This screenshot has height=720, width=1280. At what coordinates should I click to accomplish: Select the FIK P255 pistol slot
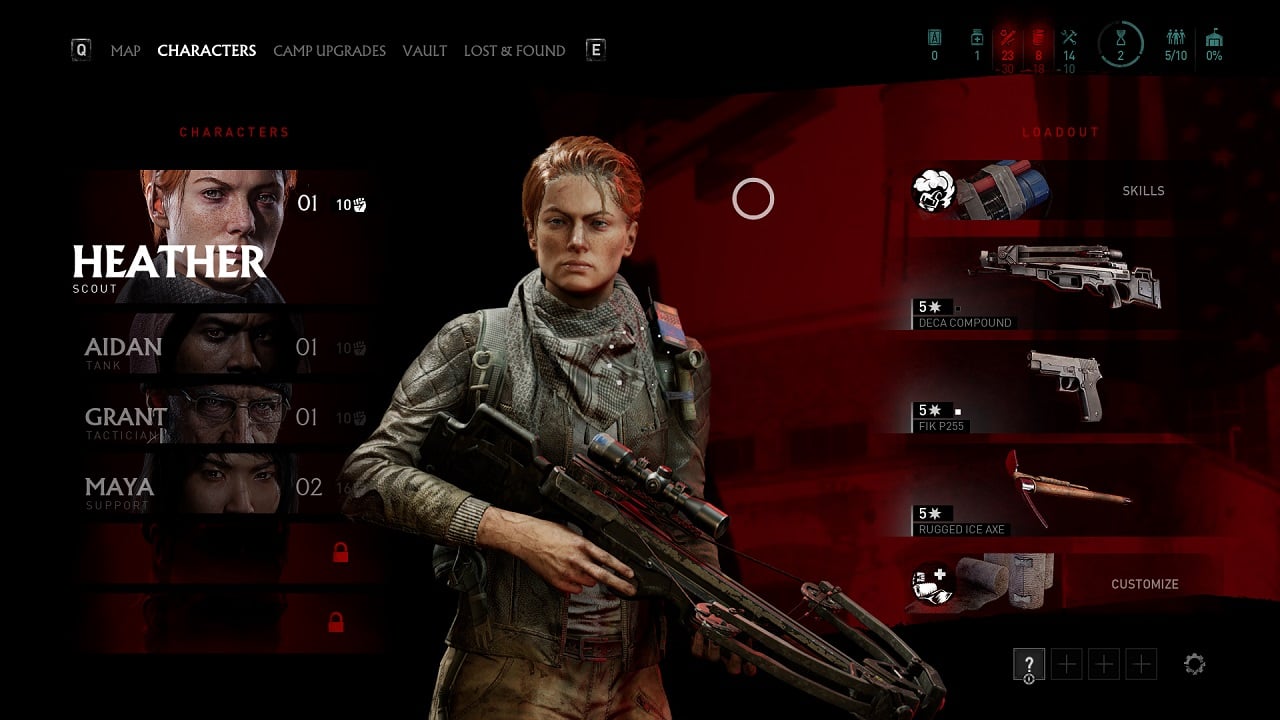coord(1065,390)
